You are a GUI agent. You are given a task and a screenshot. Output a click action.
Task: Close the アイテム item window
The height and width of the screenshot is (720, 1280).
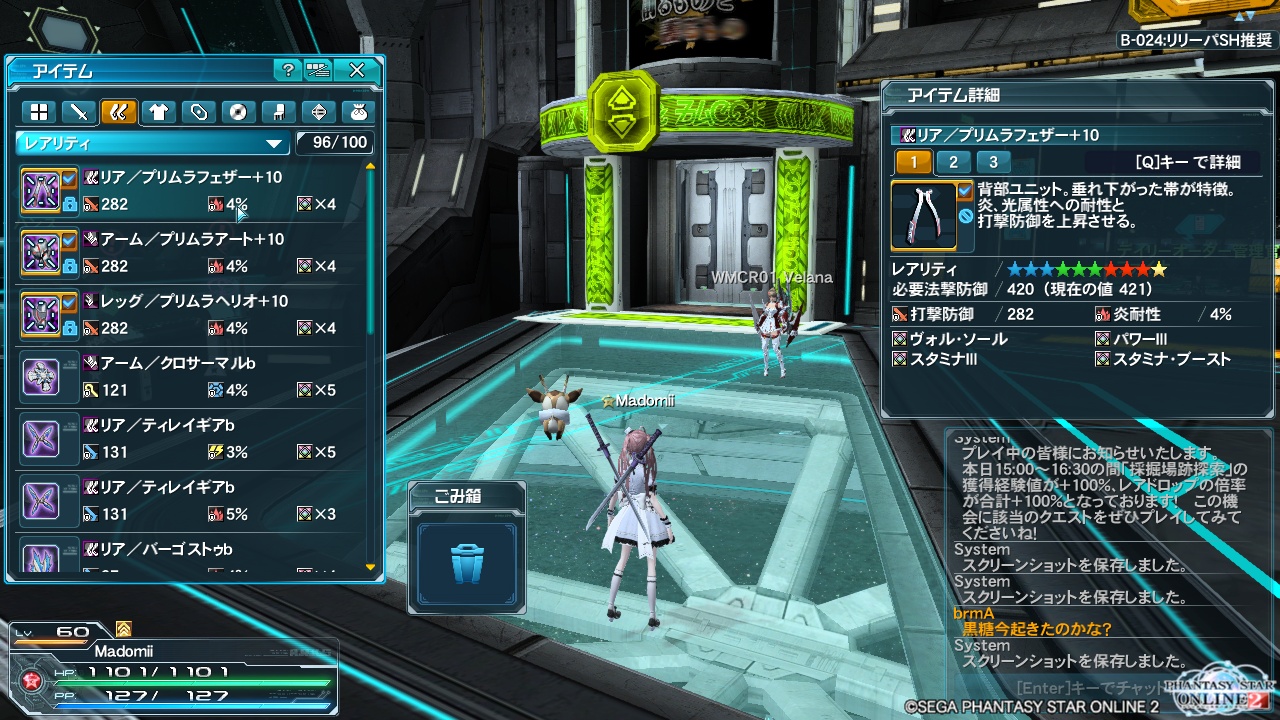(357, 70)
